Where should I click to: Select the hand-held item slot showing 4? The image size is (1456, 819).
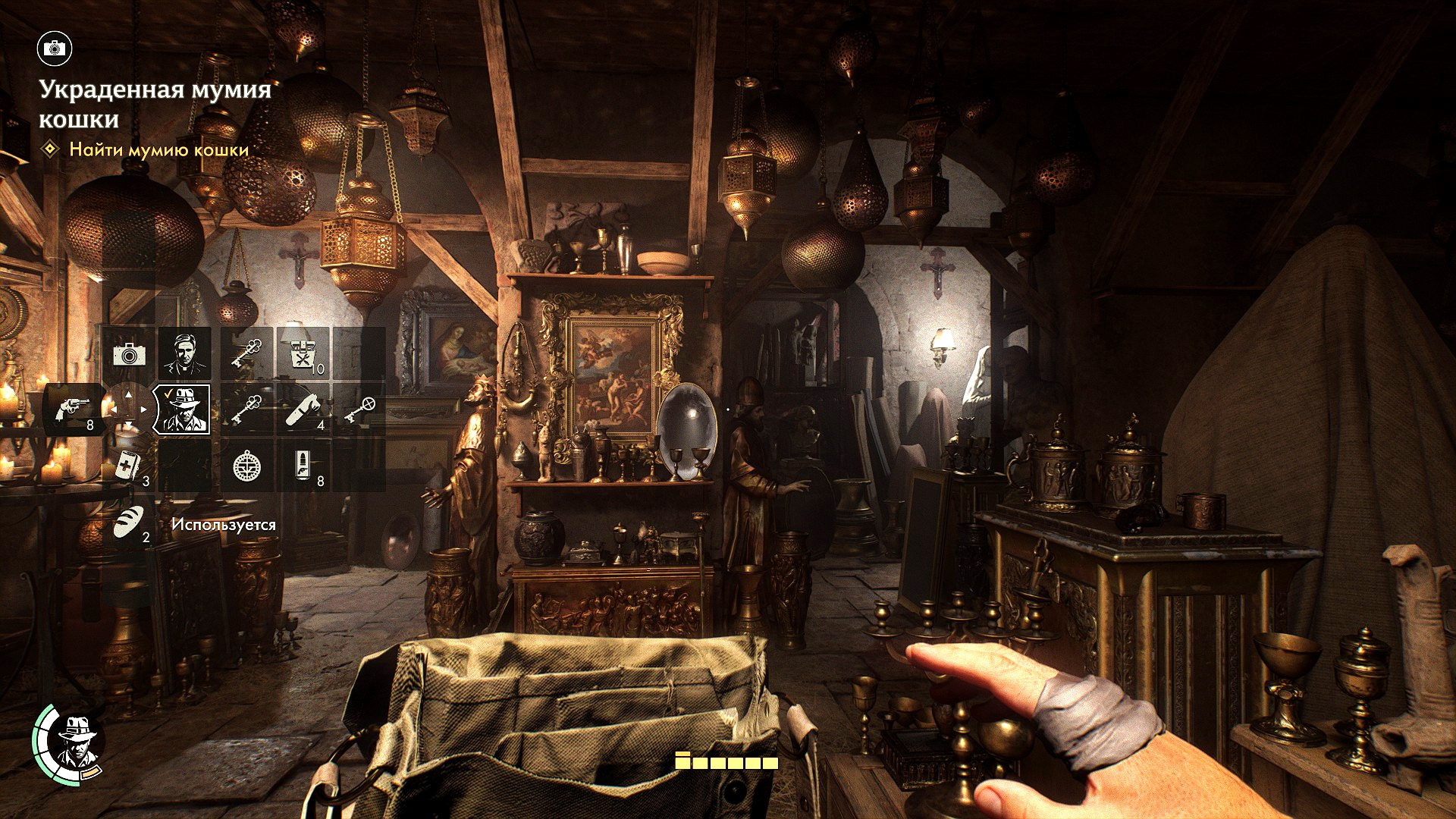303,409
